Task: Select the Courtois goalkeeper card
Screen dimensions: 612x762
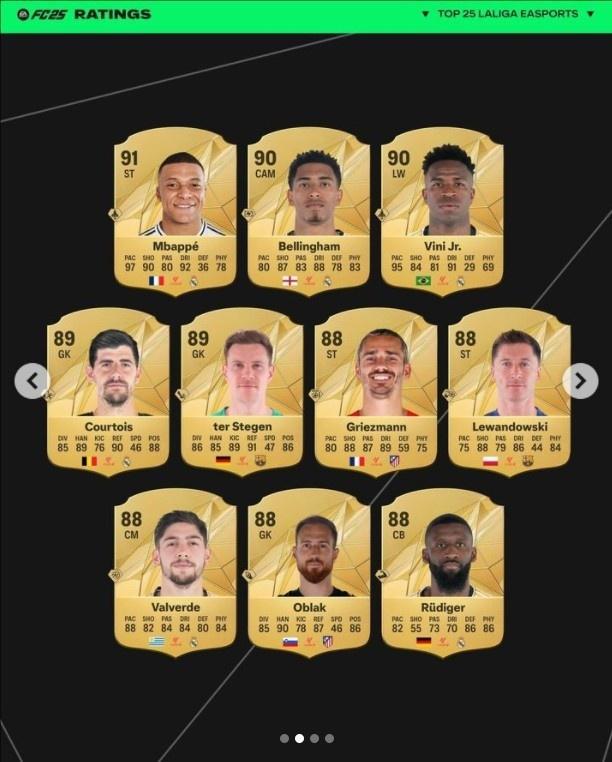Action: [x=108, y=392]
